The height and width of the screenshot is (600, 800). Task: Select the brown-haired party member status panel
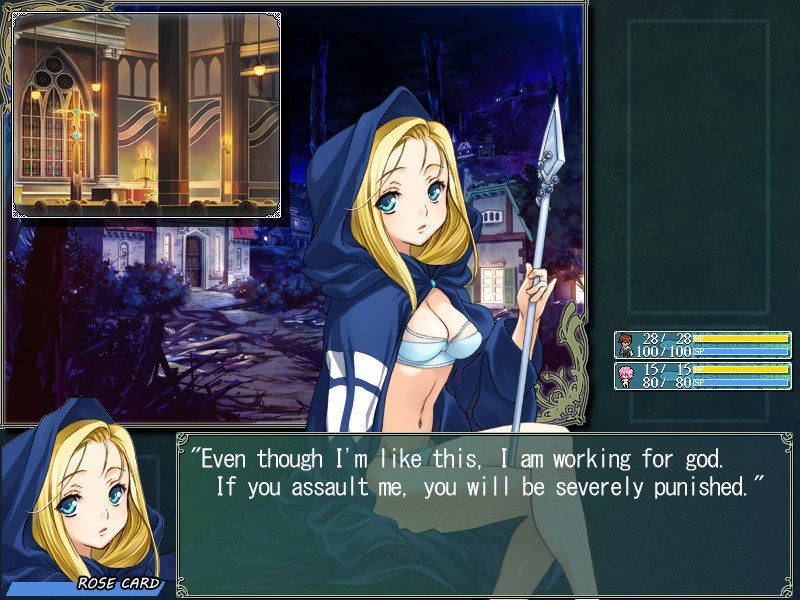702,345
